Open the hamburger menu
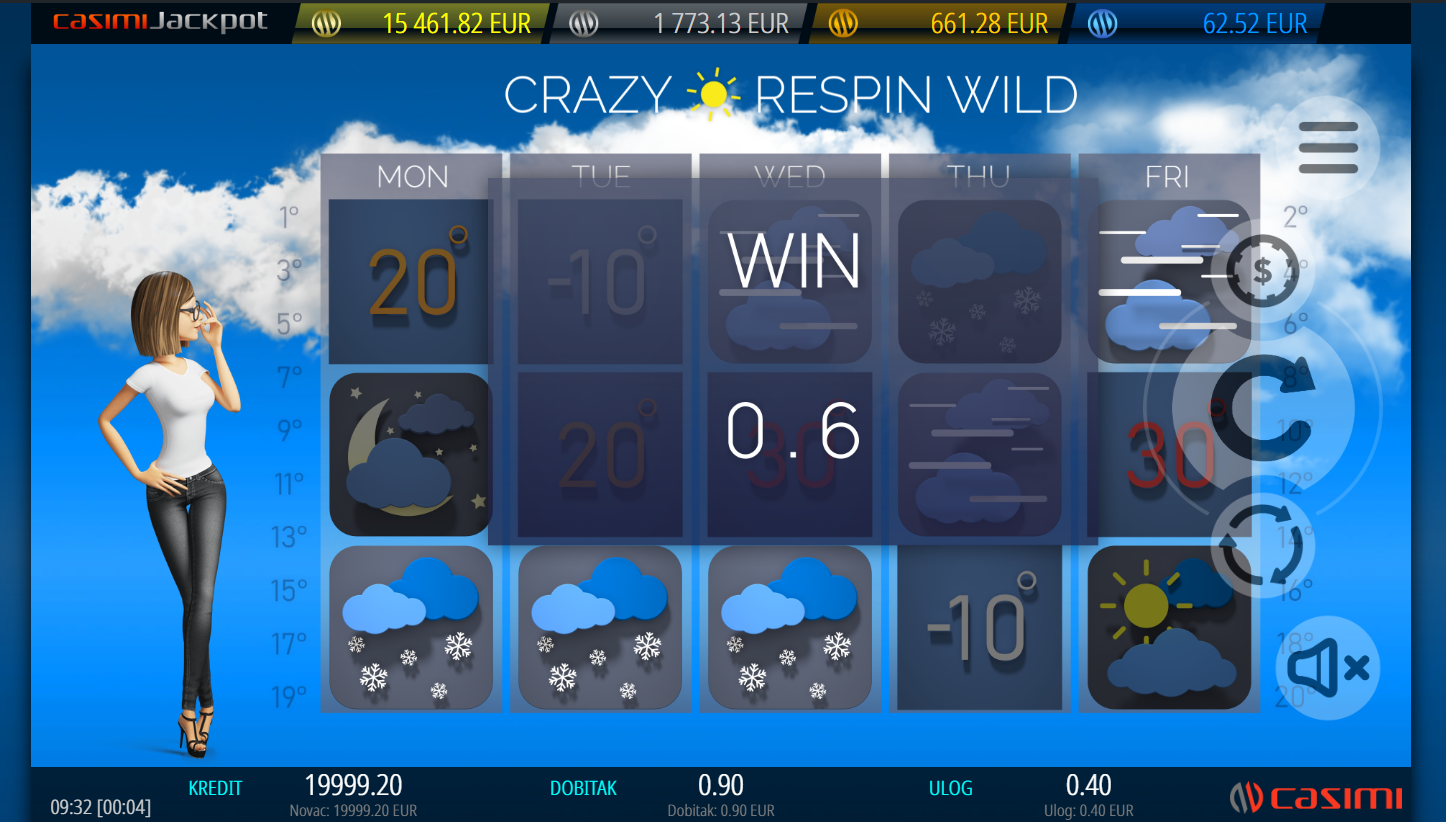 (x=1328, y=148)
